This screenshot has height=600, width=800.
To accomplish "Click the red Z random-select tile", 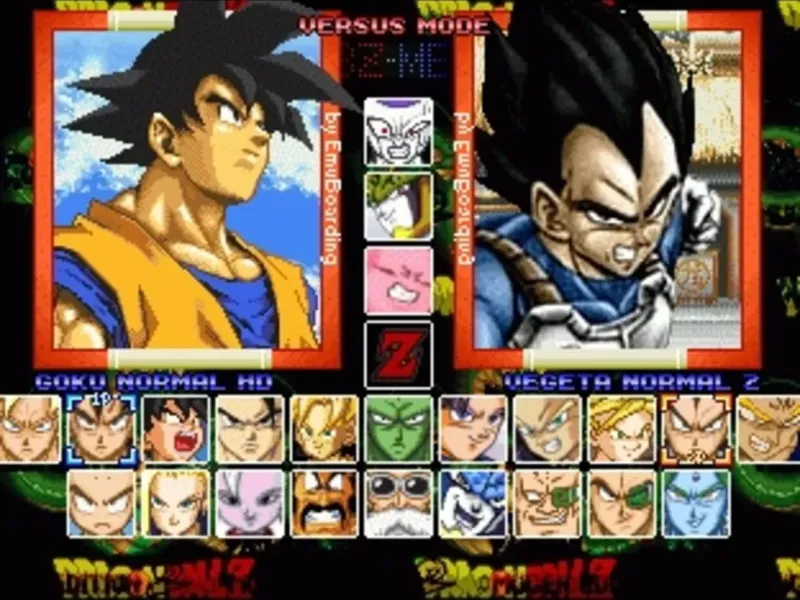I will coord(398,355).
